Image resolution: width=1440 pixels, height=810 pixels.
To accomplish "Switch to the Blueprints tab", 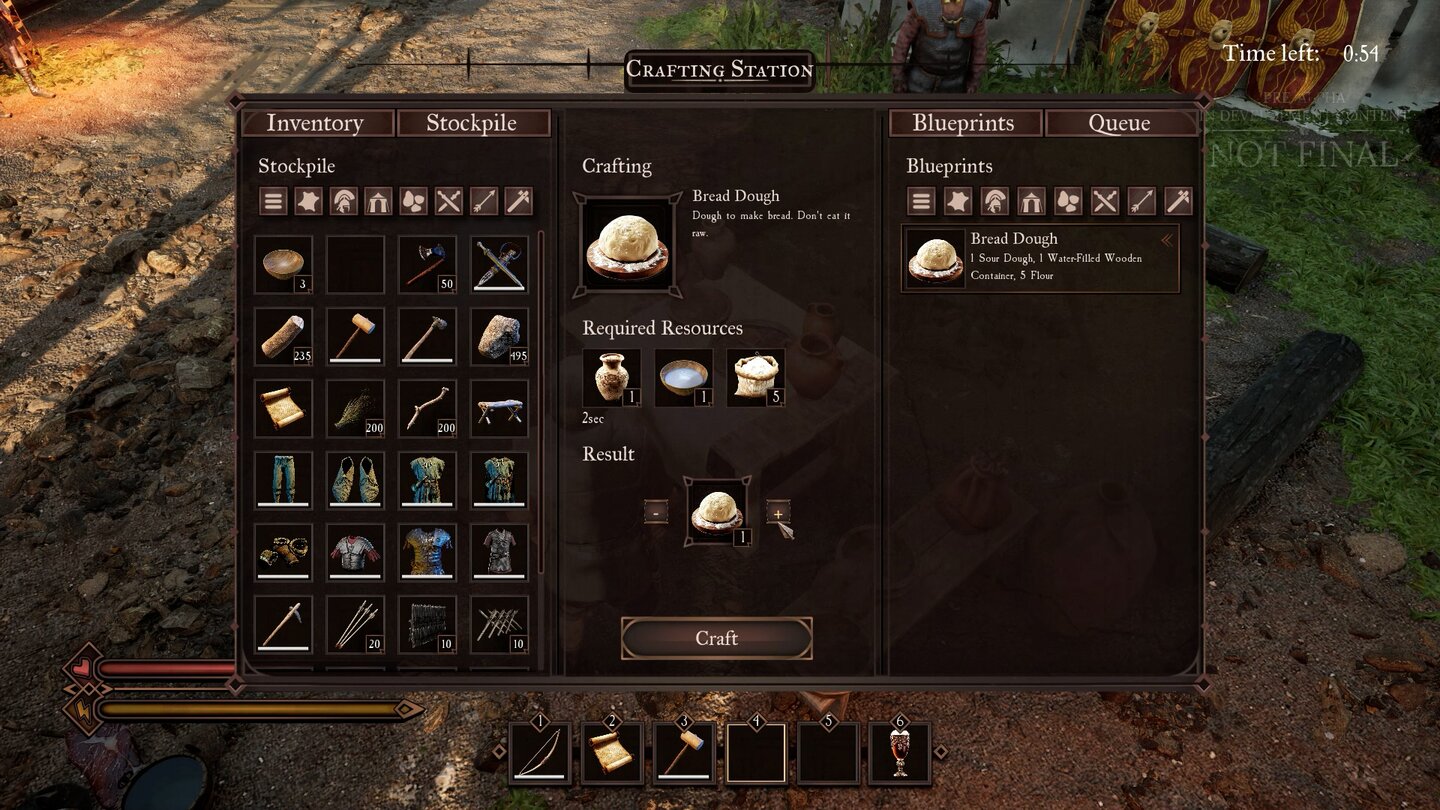I will [x=963, y=122].
